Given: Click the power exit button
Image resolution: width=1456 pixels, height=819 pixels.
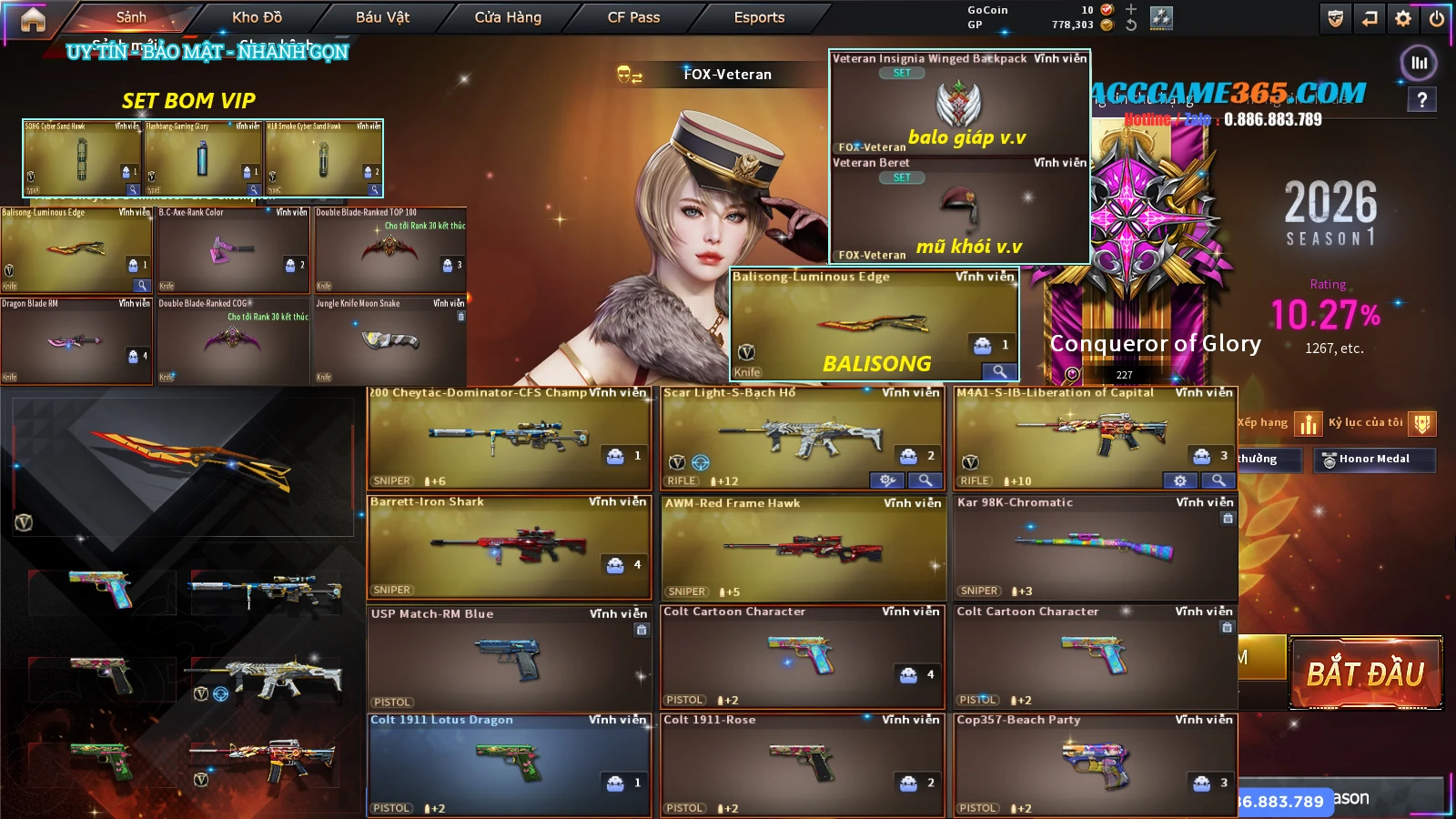Looking at the screenshot, I should [x=1437, y=18].
